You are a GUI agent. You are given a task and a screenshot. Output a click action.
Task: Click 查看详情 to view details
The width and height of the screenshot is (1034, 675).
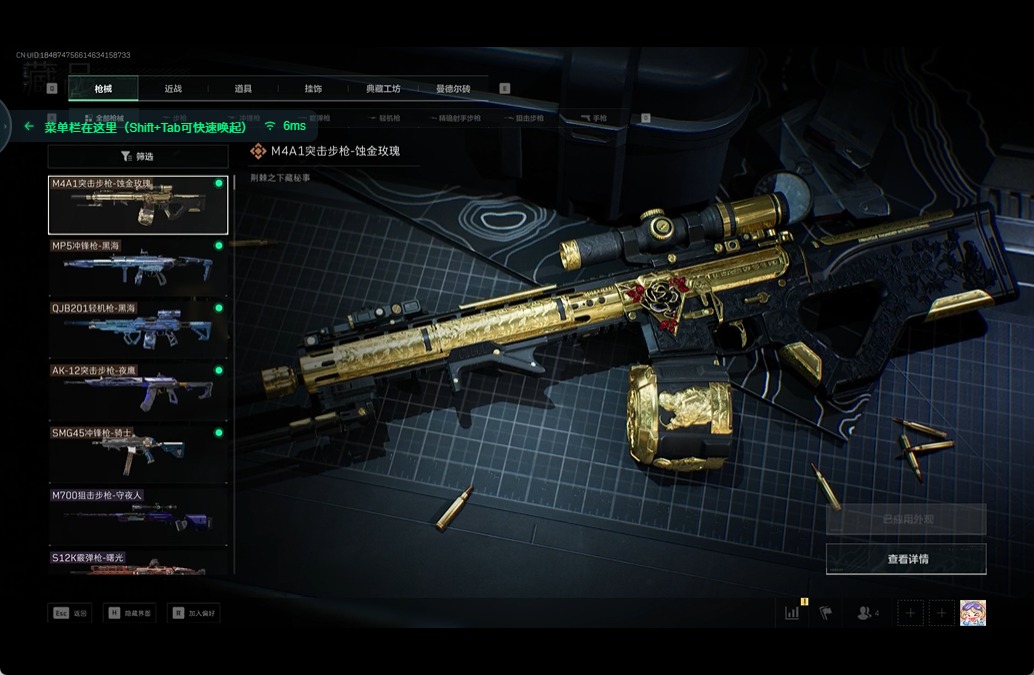pyautogui.click(x=906, y=559)
